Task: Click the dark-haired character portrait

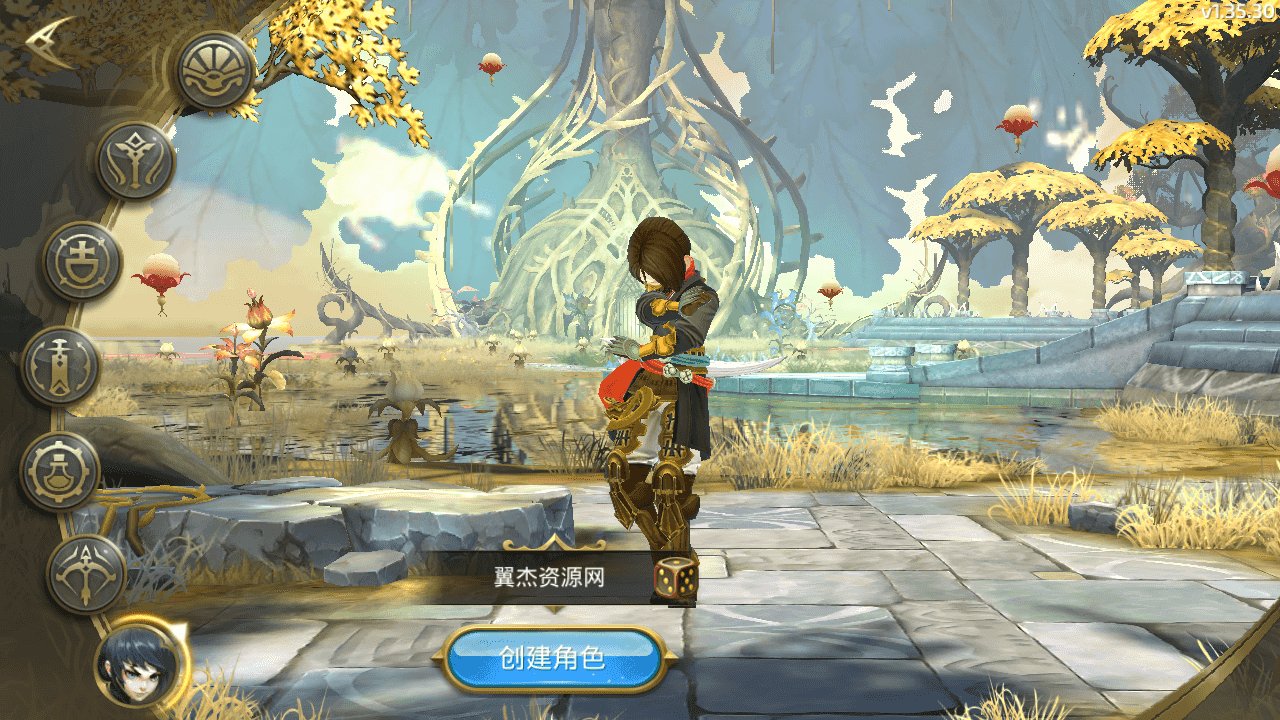Action: point(142,664)
